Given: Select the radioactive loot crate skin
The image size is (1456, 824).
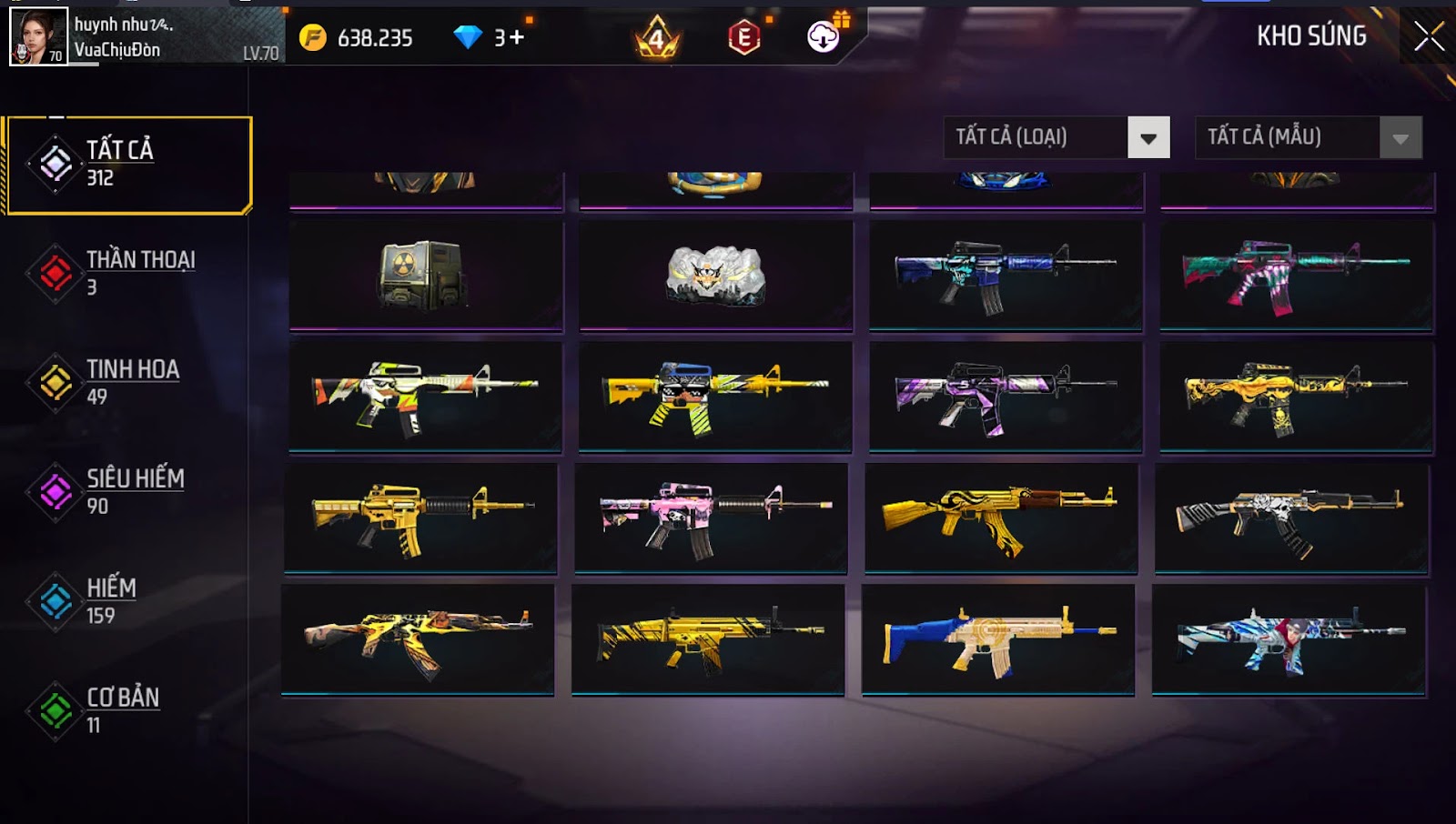Looking at the screenshot, I should point(425,275).
